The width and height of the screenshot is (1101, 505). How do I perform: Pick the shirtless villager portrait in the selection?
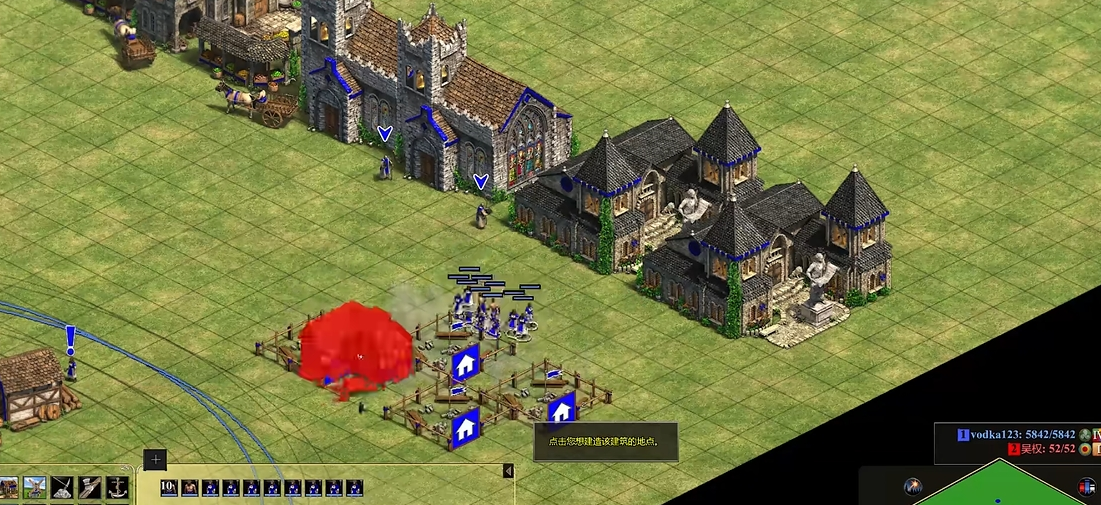click(190, 488)
